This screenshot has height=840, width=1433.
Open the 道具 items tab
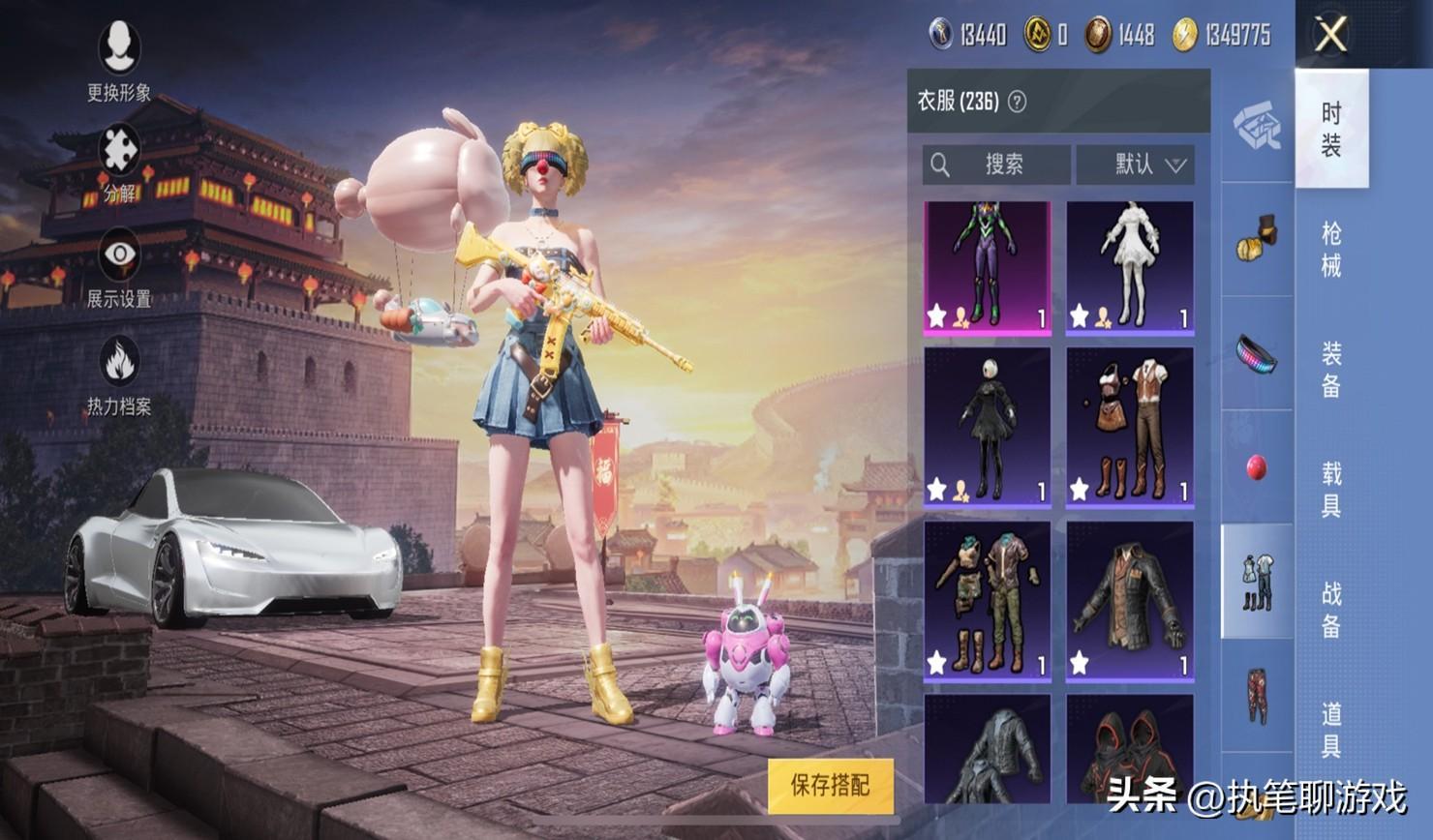pyautogui.click(x=1331, y=729)
